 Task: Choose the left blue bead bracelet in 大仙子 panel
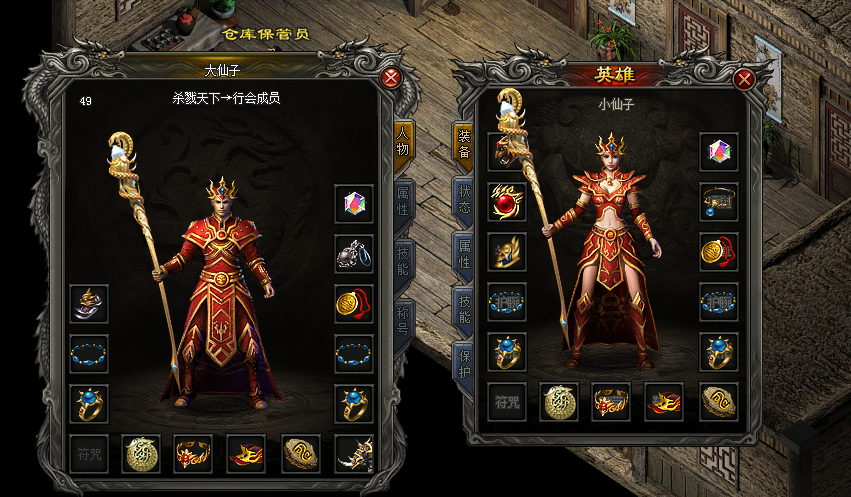[89, 353]
